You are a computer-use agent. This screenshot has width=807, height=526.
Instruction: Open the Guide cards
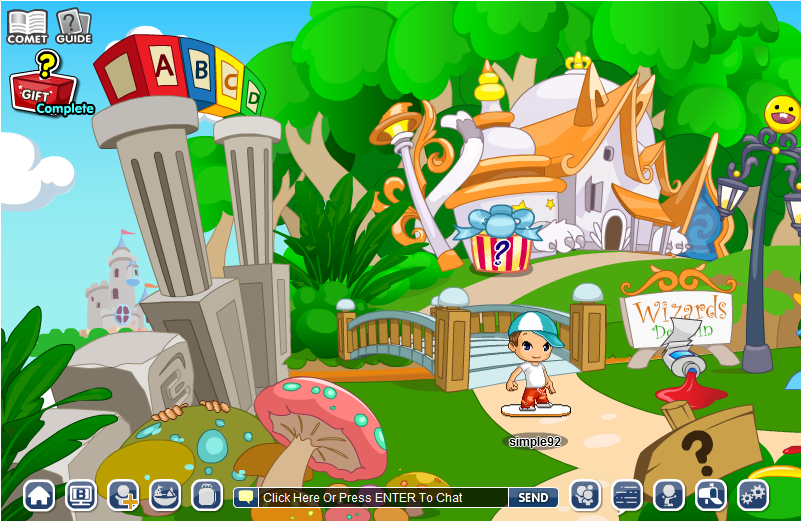[73, 26]
